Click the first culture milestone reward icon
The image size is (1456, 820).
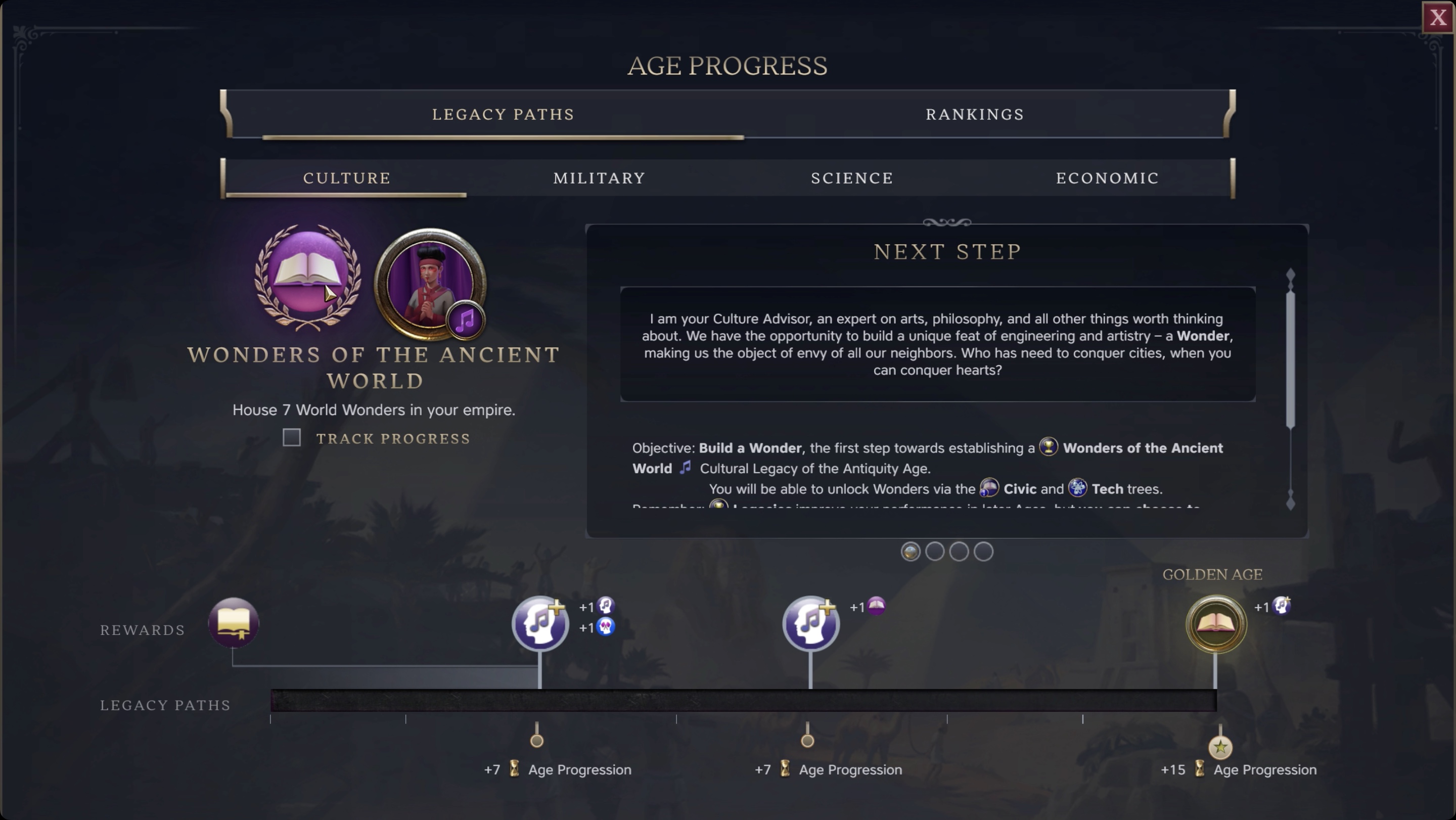(540, 623)
